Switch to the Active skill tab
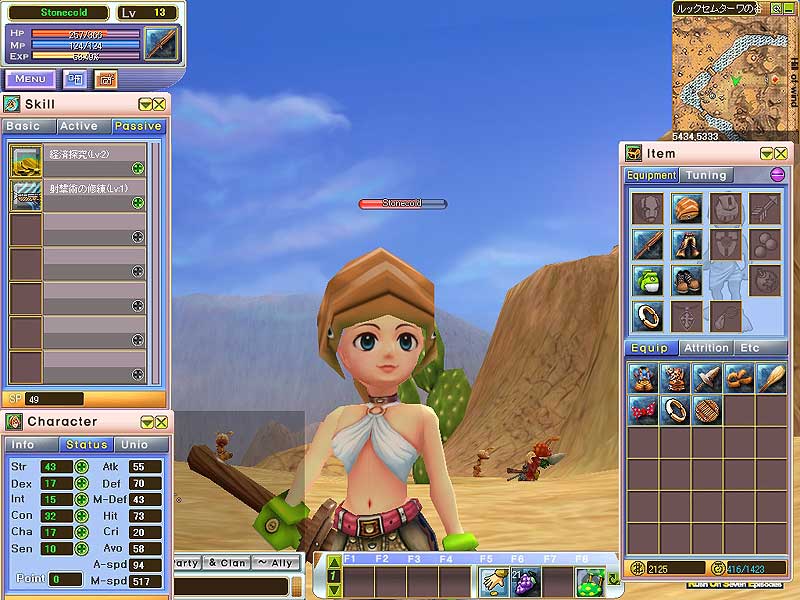 [78, 126]
